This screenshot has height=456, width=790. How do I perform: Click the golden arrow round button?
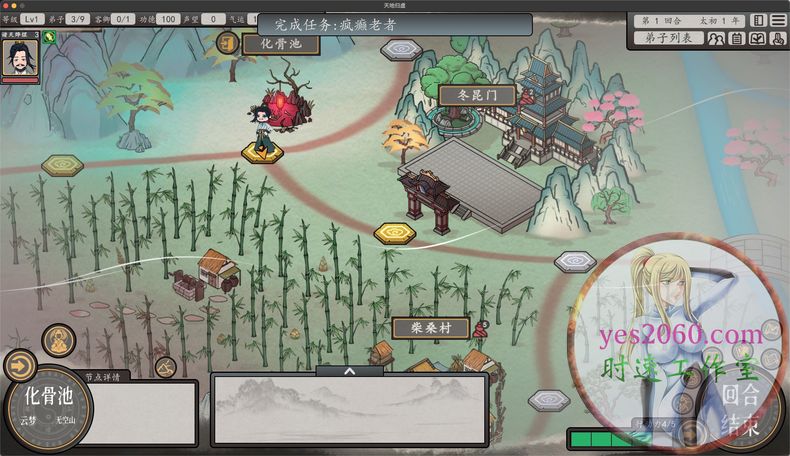pos(19,365)
